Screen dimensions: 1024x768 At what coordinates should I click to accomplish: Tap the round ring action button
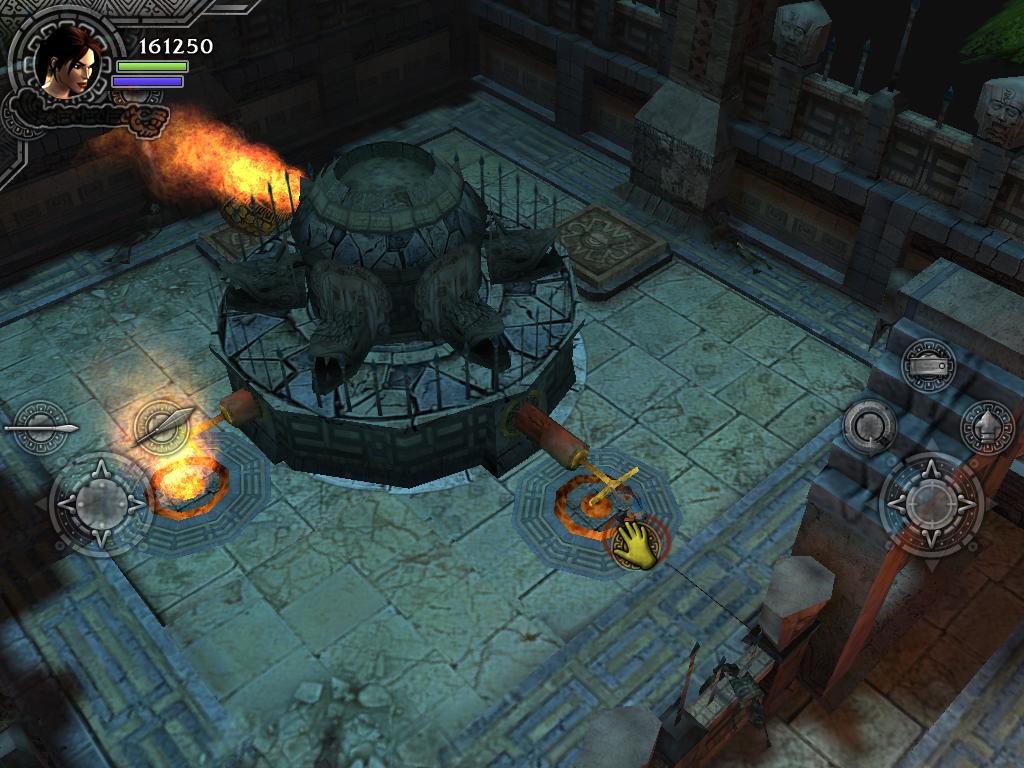868,426
